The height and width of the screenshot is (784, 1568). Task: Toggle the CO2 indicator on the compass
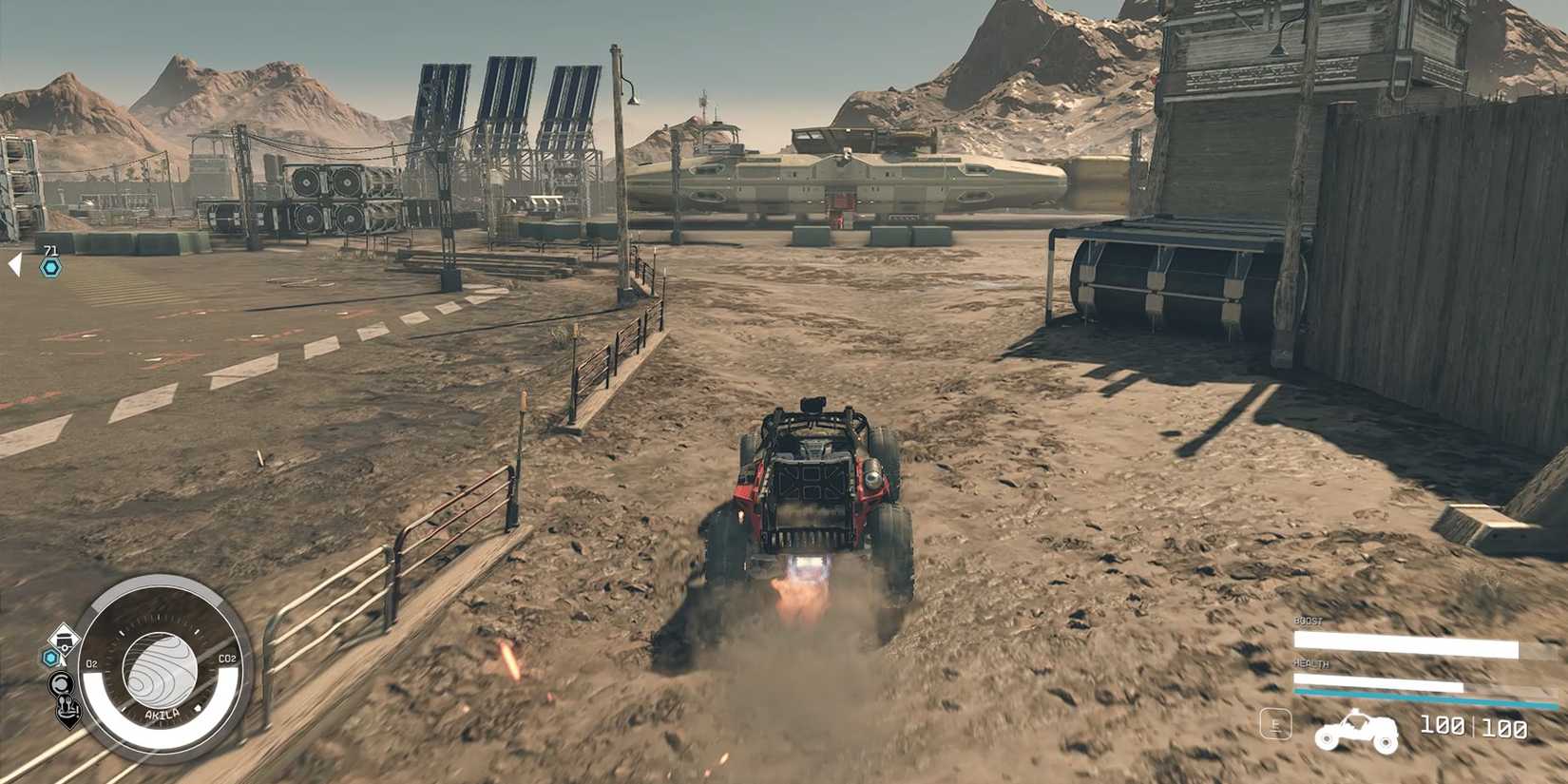227,659
